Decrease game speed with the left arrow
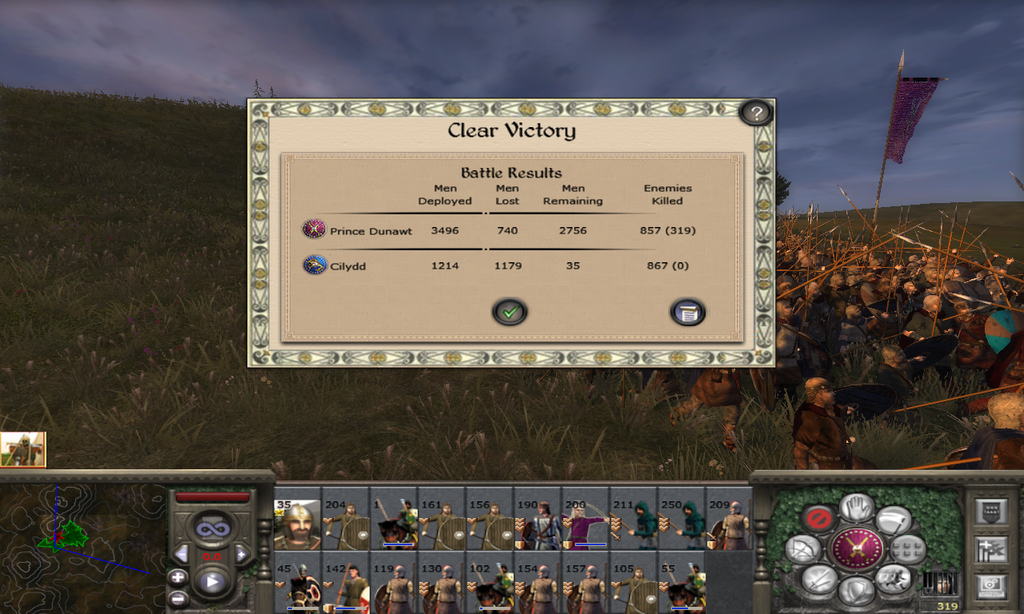This screenshot has width=1024, height=614. [181, 553]
